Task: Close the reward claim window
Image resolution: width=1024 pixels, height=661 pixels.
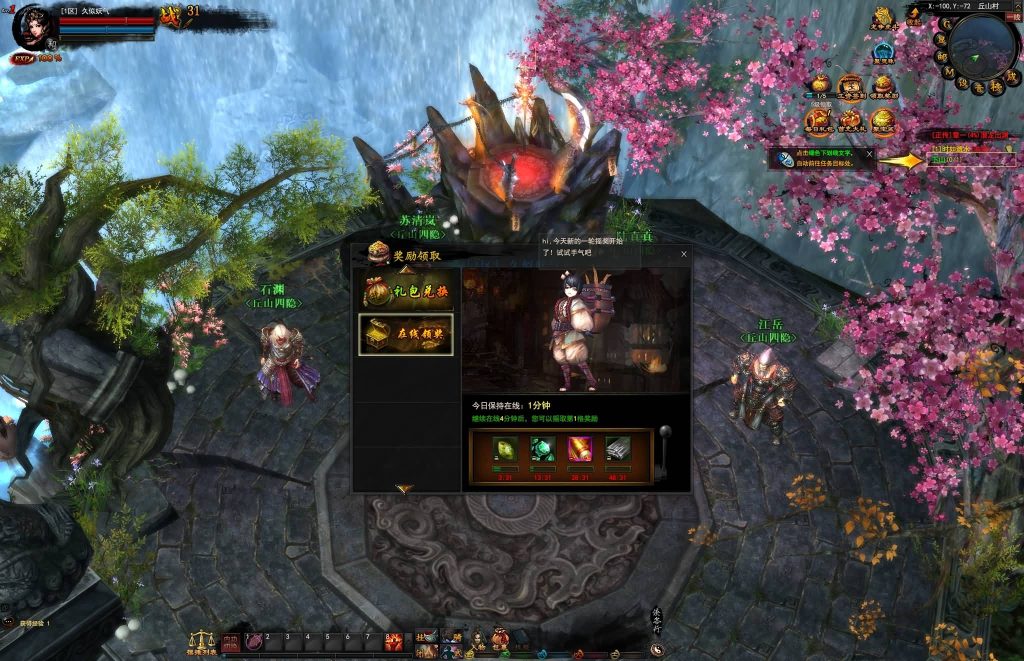Action: [684, 254]
